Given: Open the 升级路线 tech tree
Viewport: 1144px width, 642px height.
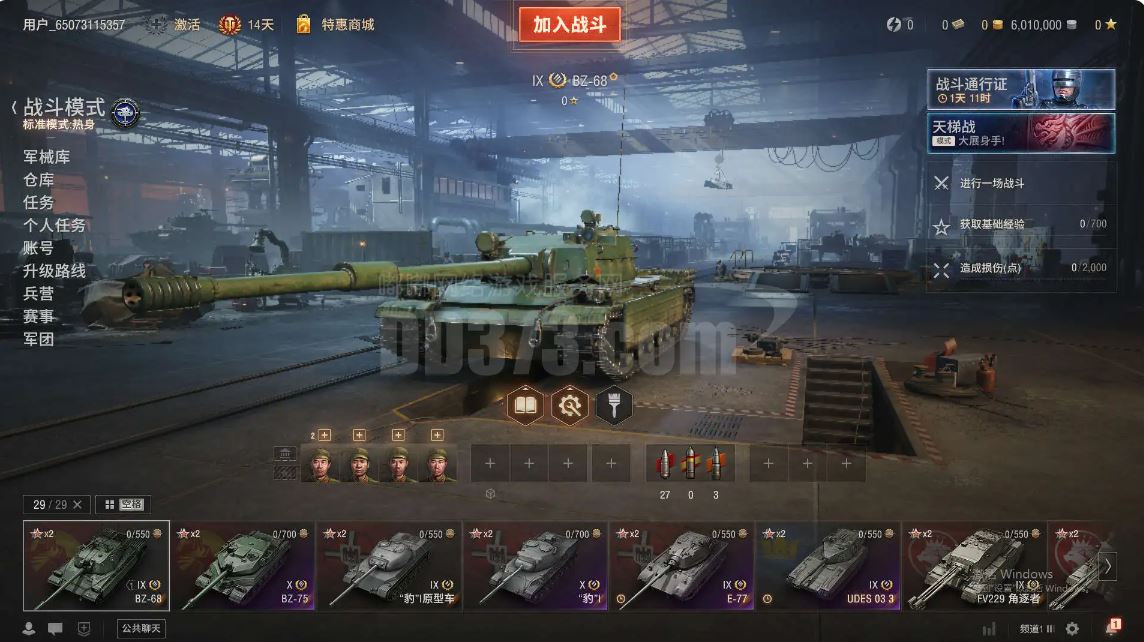Looking at the screenshot, I should pos(55,271).
